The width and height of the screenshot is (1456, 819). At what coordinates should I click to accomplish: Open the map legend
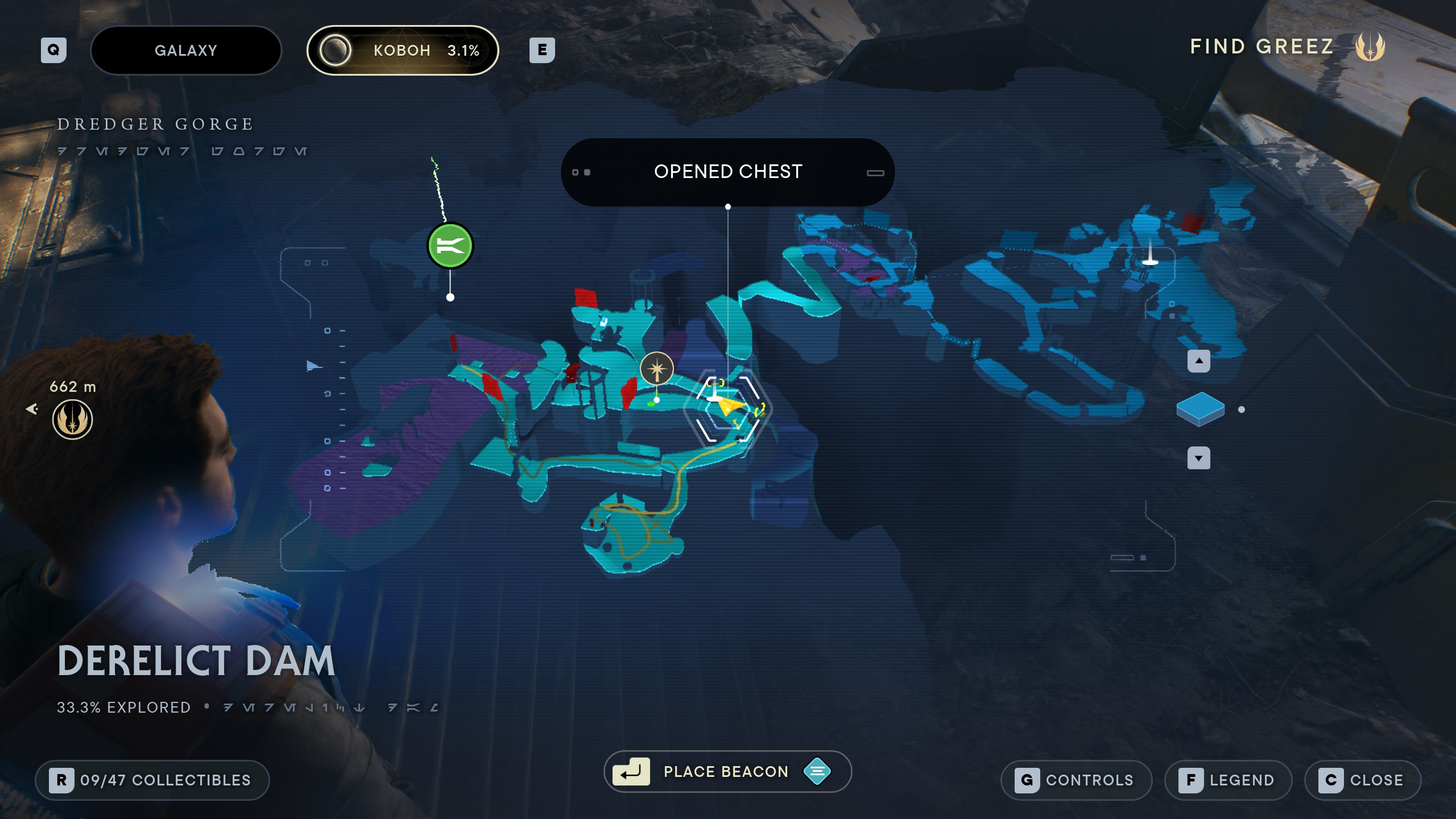1228,780
